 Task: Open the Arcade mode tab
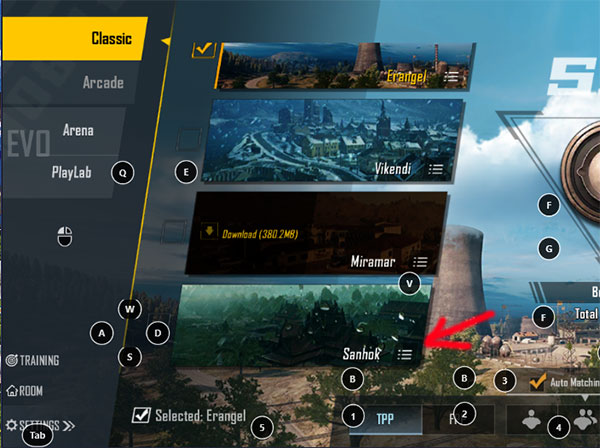click(x=101, y=83)
